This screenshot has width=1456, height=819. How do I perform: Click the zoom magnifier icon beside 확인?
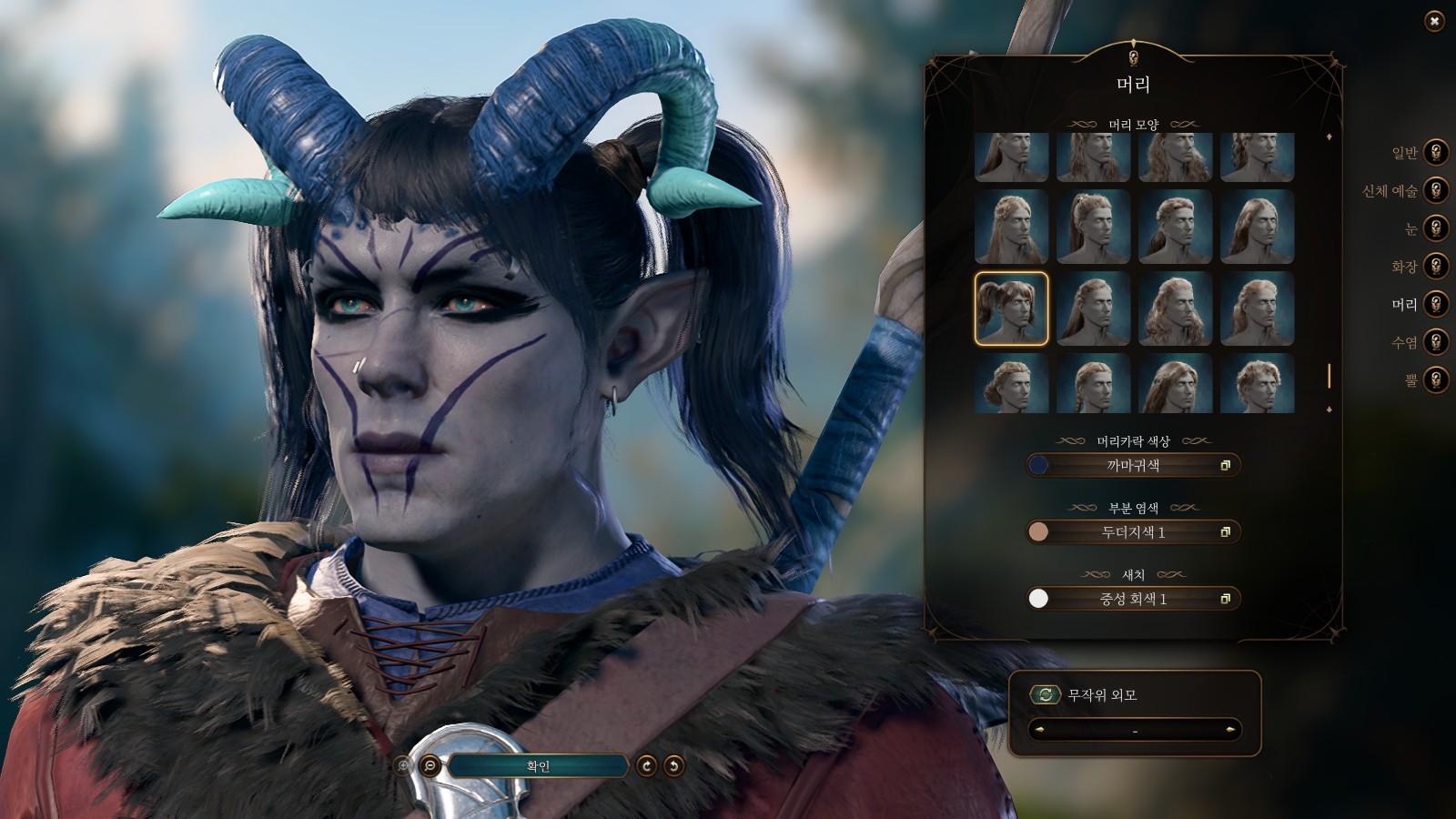point(430,766)
